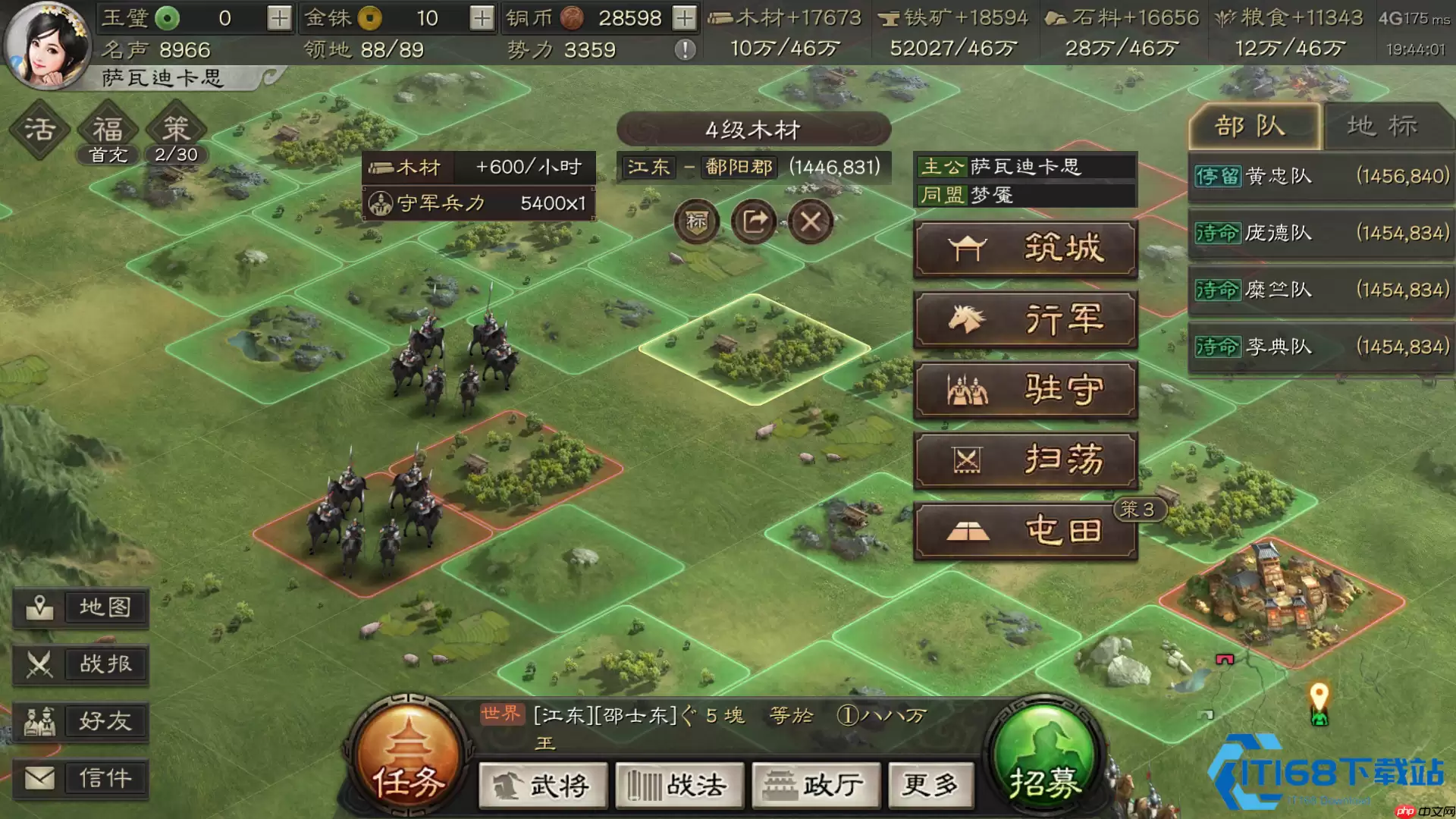Click the 屯田 farming button with 策3 badge
The image size is (1456, 819).
(1025, 530)
